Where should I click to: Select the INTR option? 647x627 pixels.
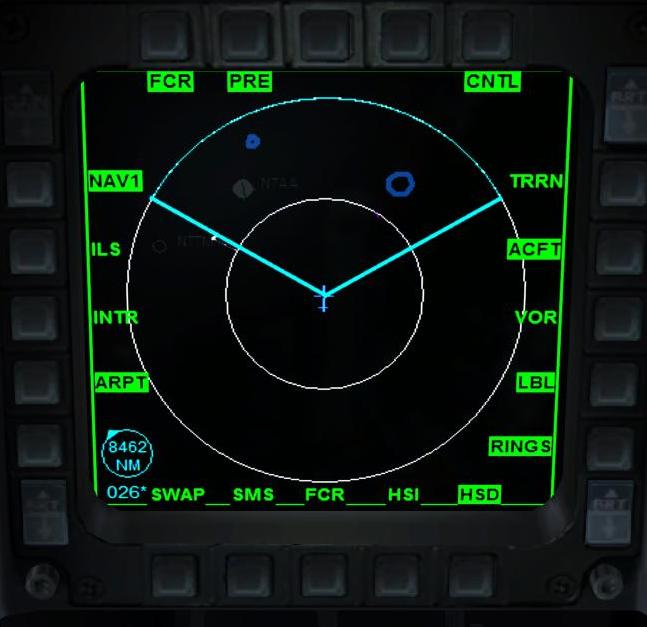point(115,317)
